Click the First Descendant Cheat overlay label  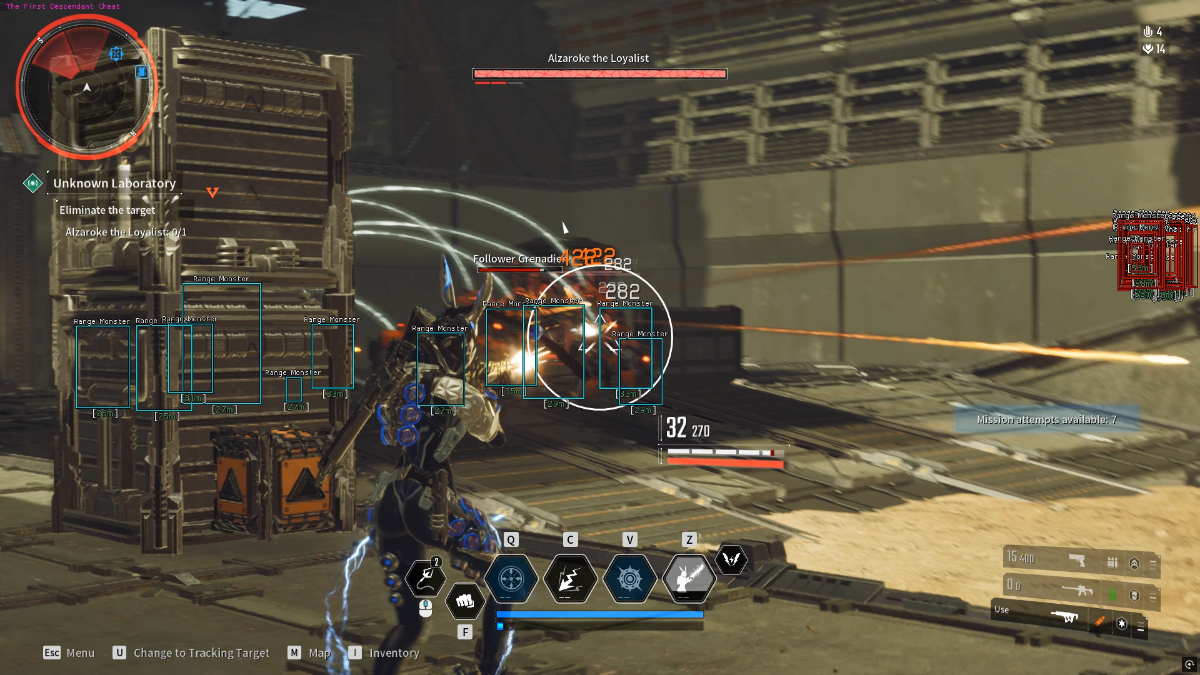click(63, 6)
